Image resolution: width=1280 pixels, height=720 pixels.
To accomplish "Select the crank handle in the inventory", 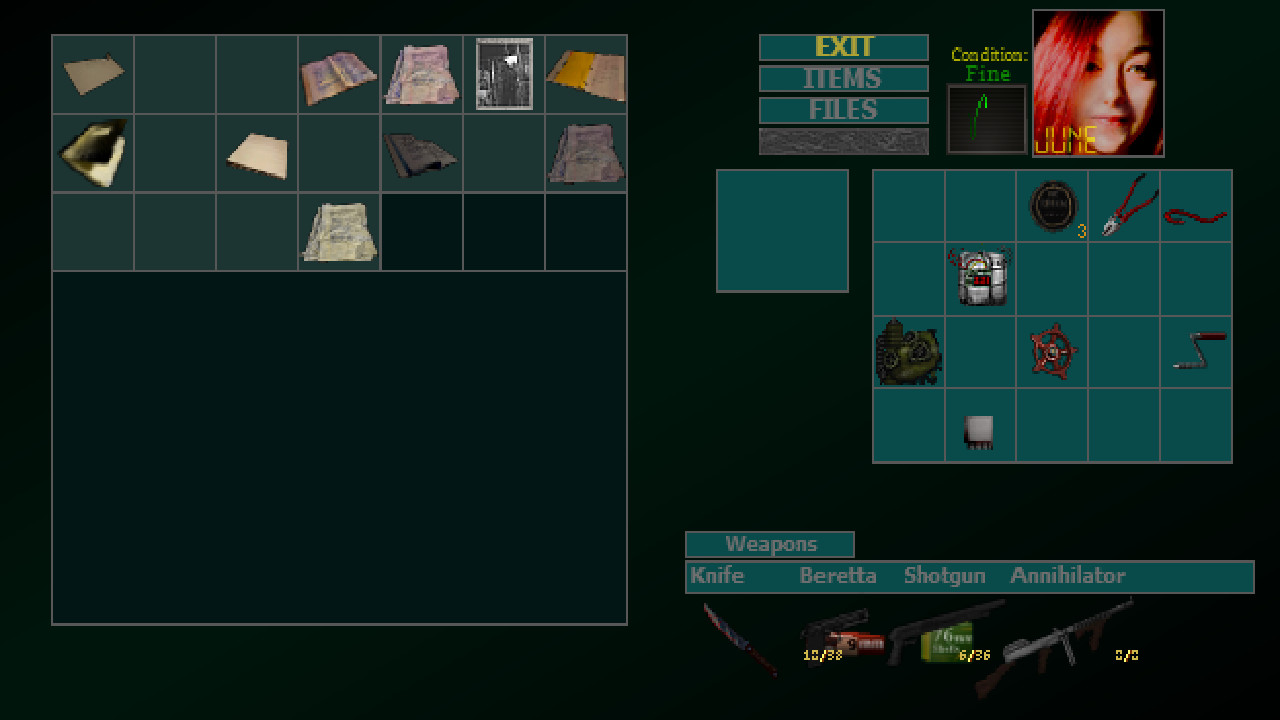I will pyautogui.click(x=1196, y=353).
